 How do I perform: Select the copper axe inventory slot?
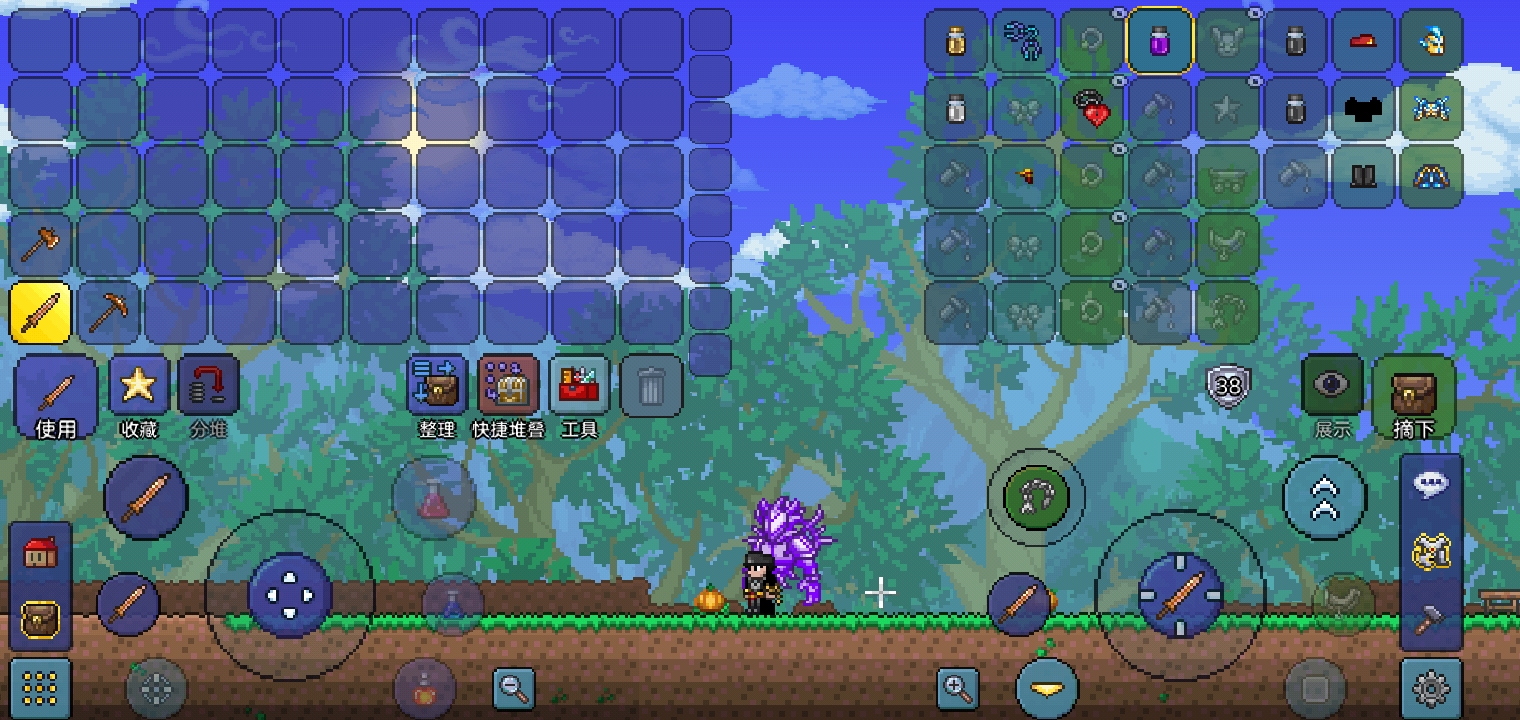pos(40,244)
